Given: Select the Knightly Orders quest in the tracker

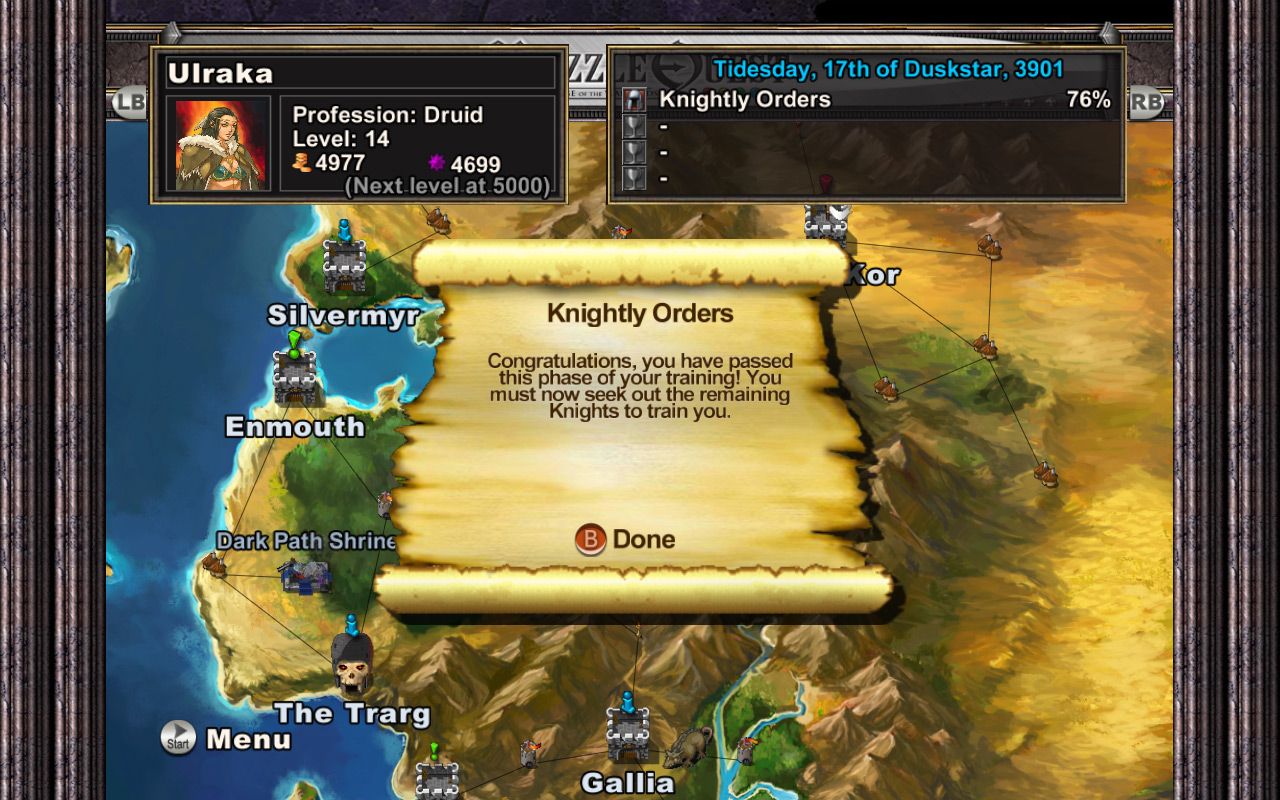Looking at the screenshot, I should click(745, 100).
